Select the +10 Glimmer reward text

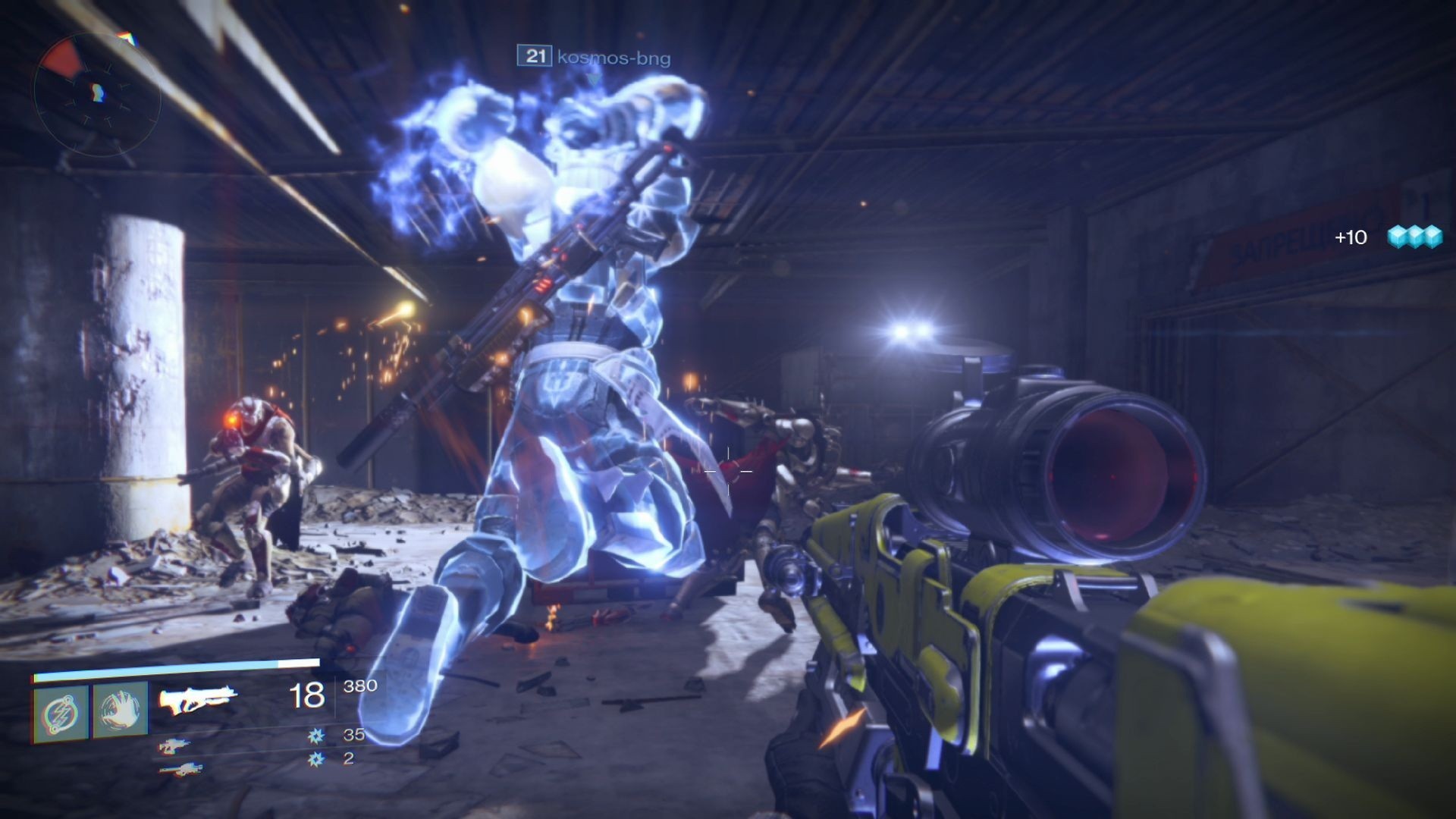tap(1349, 238)
